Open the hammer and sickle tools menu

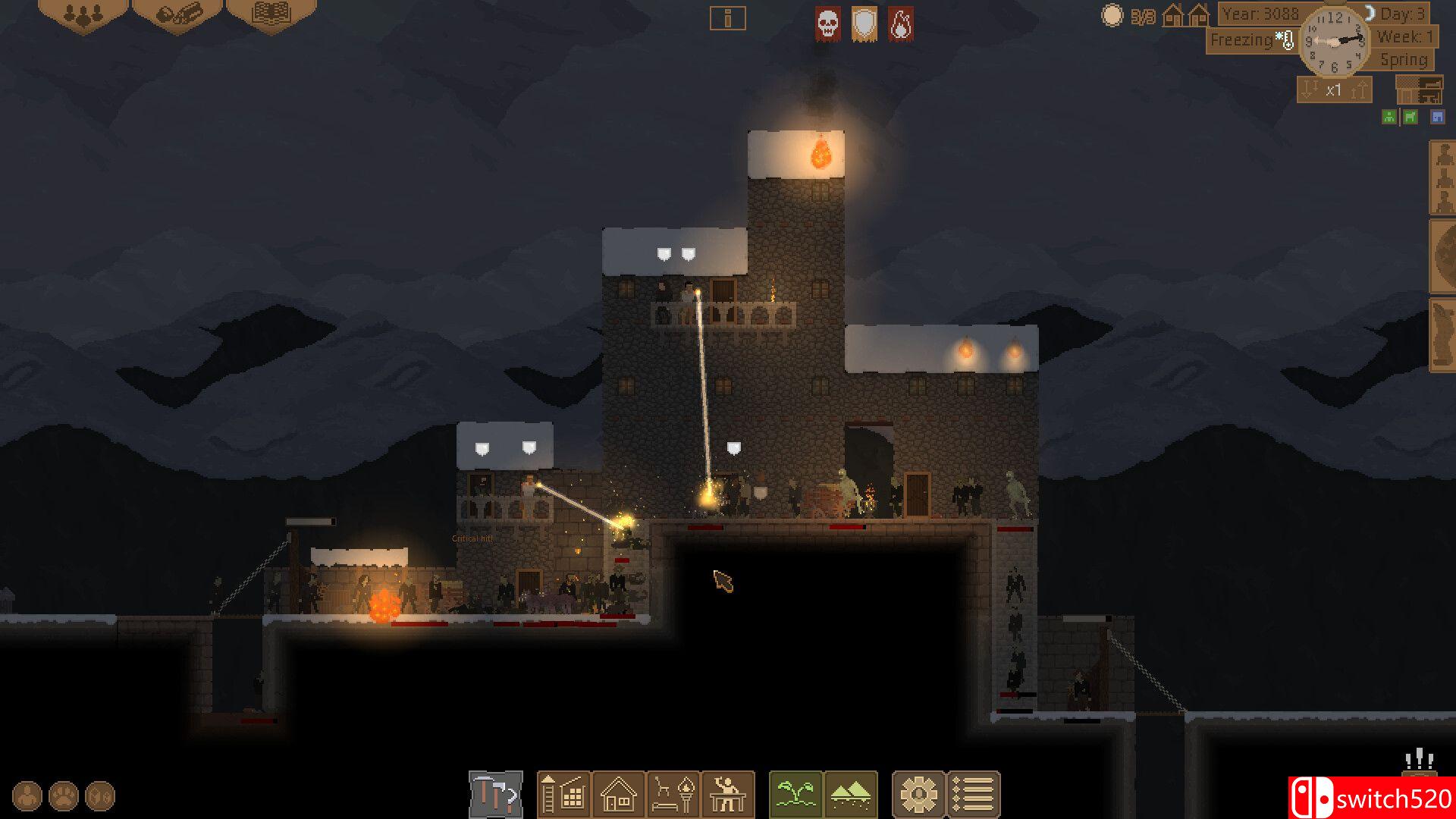(496, 795)
